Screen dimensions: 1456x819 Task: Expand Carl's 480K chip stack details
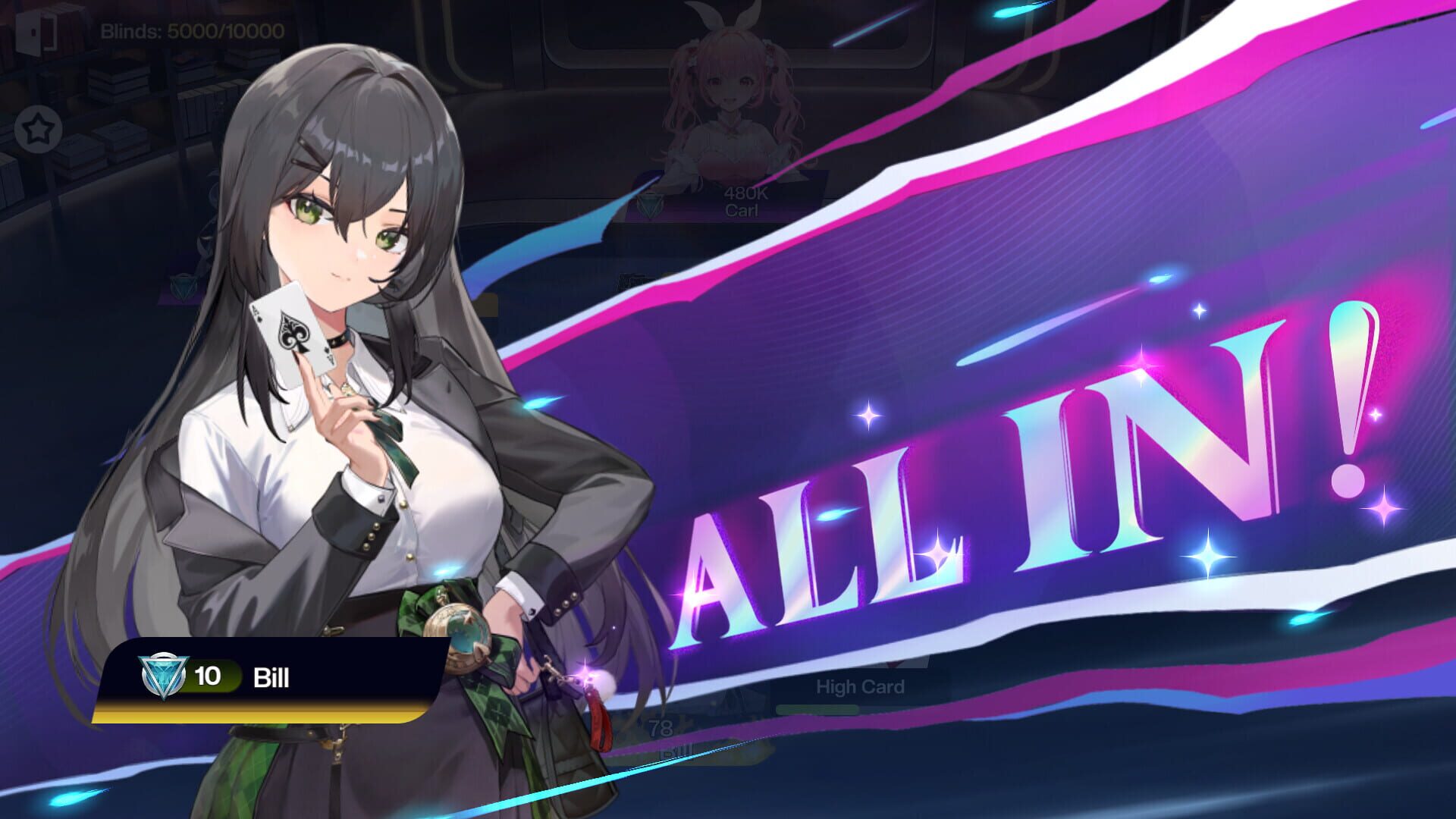pyautogui.click(x=746, y=193)
